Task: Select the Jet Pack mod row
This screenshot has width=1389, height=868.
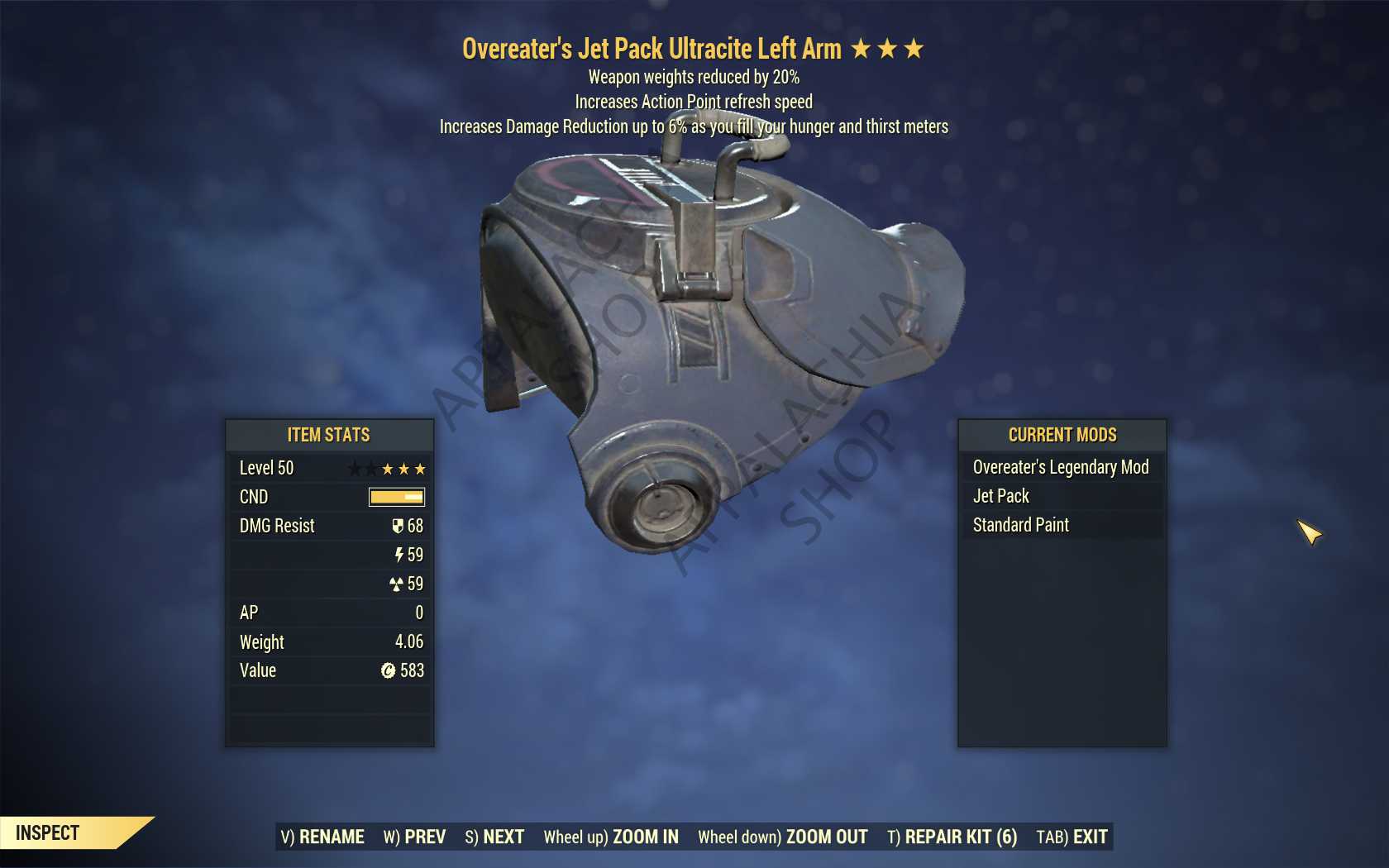Action: pos(1062,496)
